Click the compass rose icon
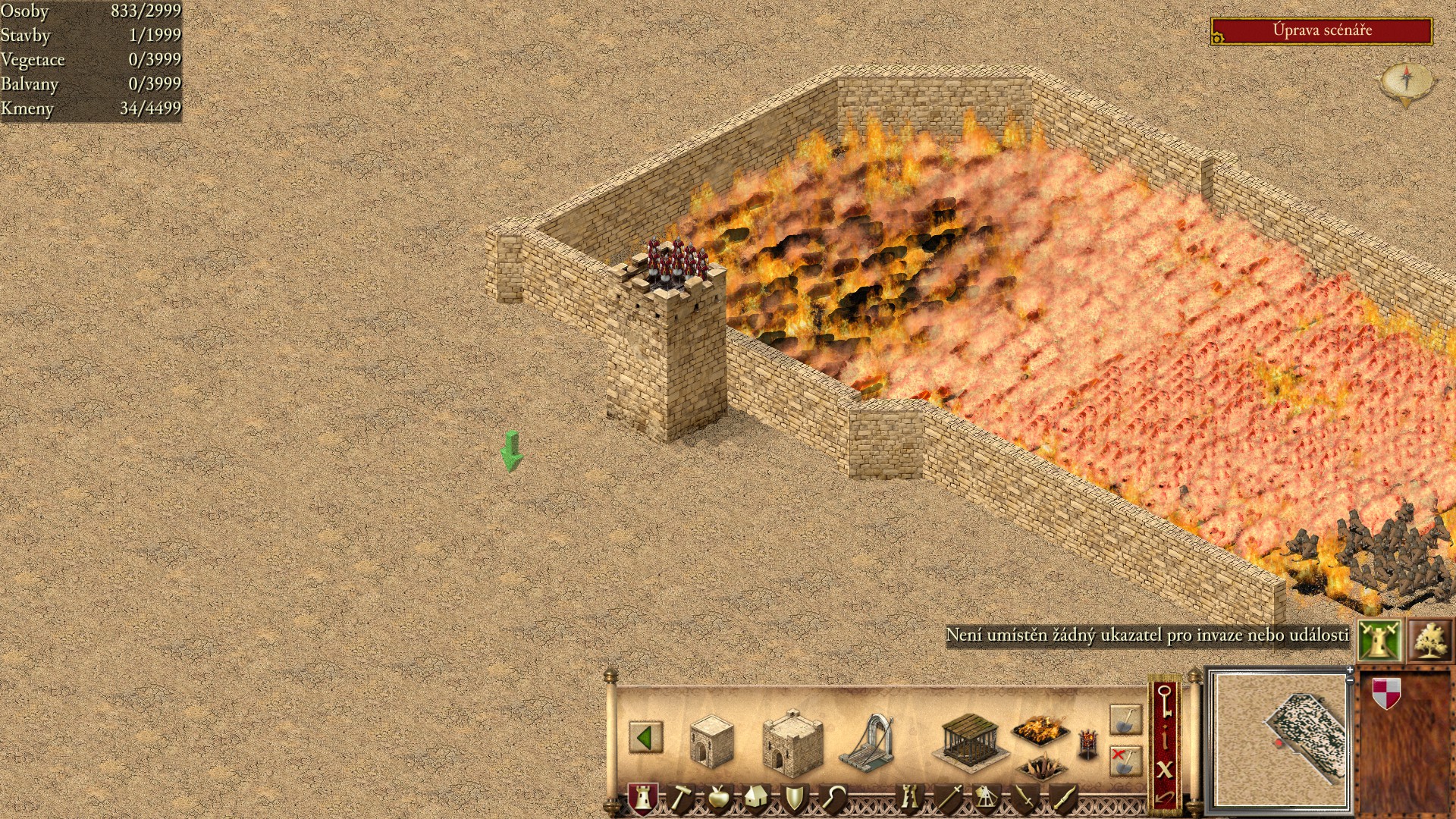This screenshot has width=1456, height=819. (x=1407, y=80)
